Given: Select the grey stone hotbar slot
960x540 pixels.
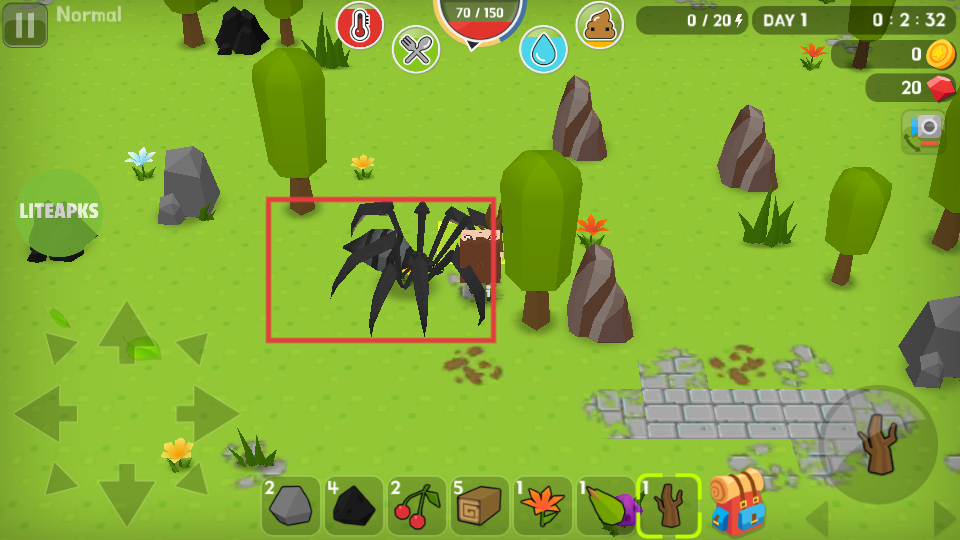Looking at the screenshot, I should (x=291, y=506).
